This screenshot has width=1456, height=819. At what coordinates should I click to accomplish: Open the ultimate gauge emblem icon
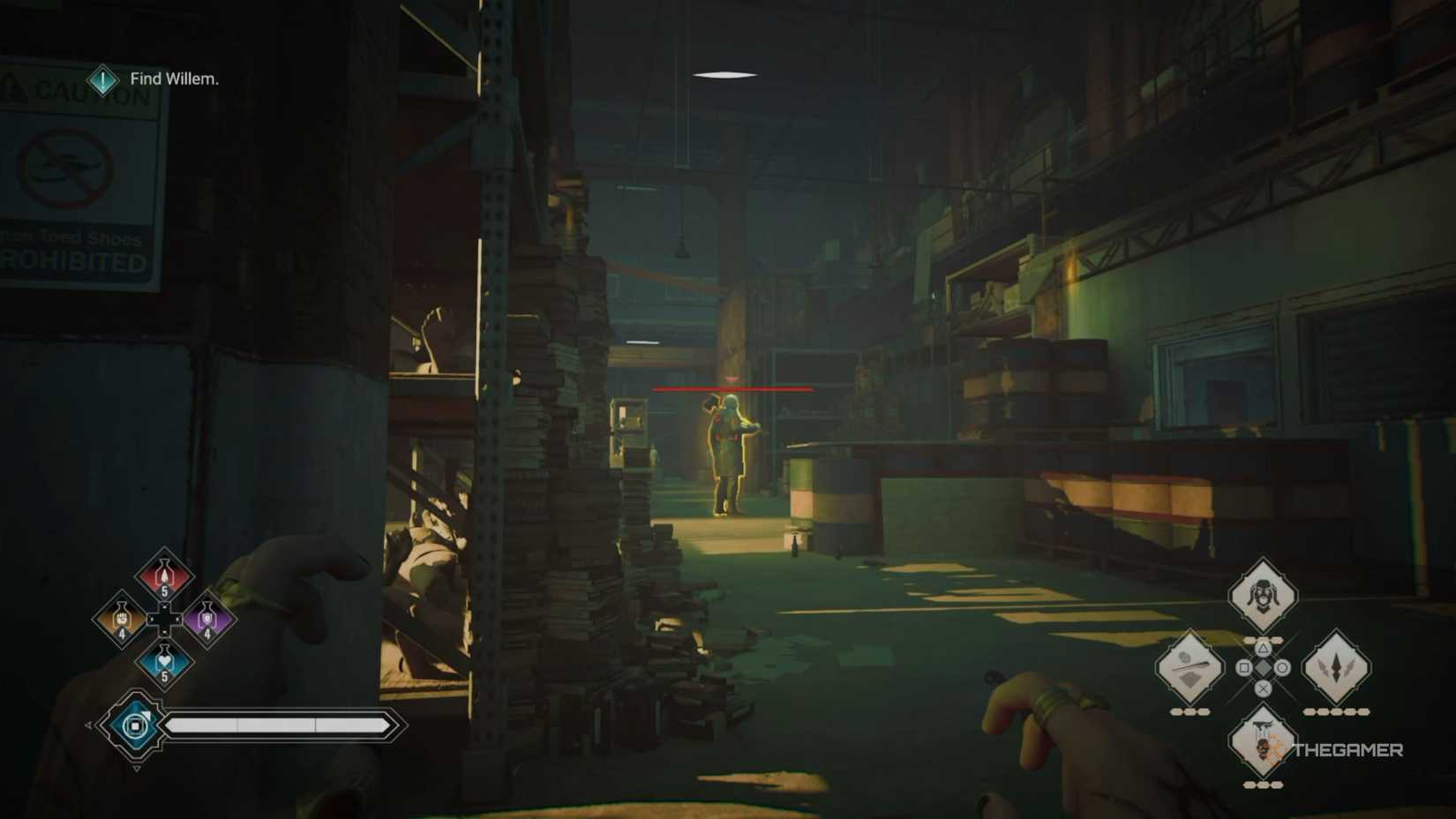pos(134,724)
